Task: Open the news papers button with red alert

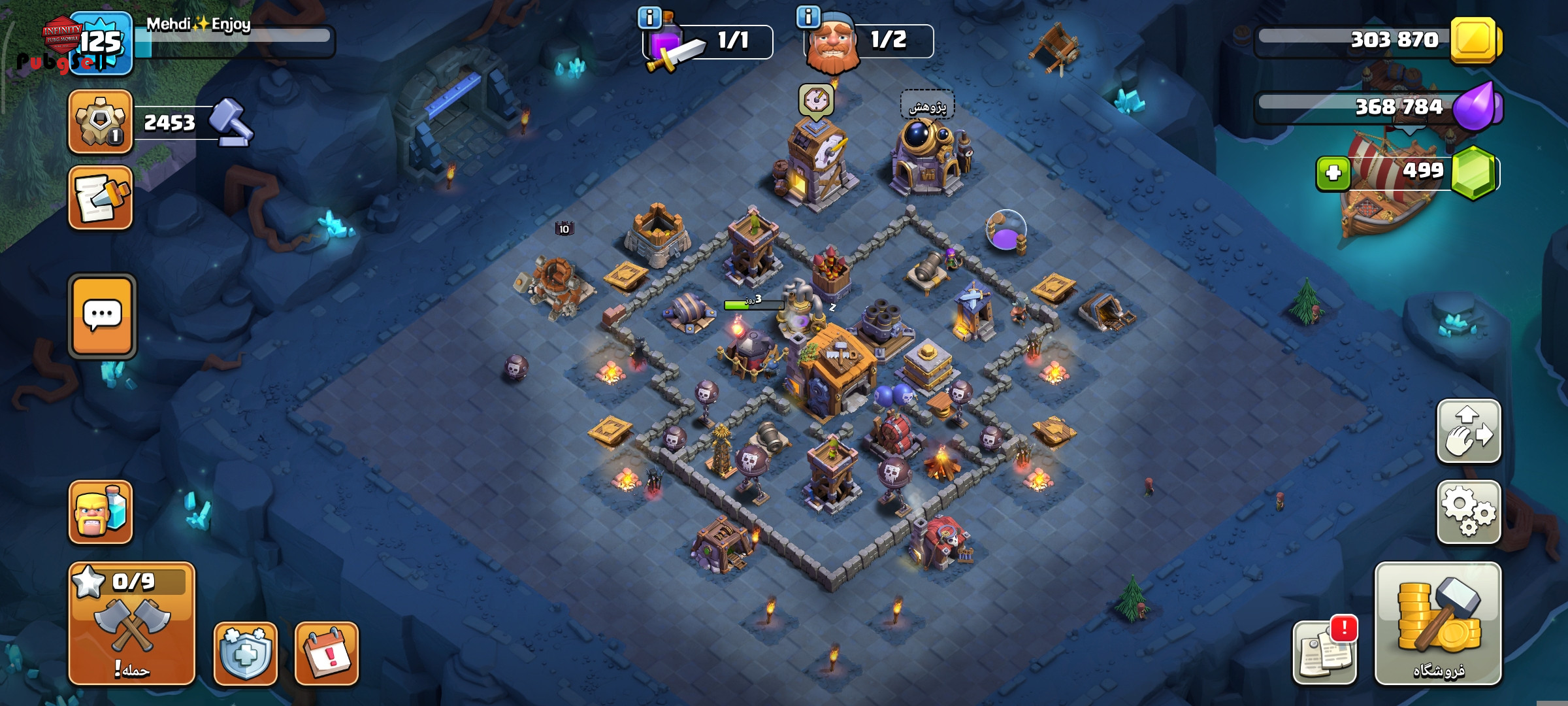Action: tap(1325, 652)
